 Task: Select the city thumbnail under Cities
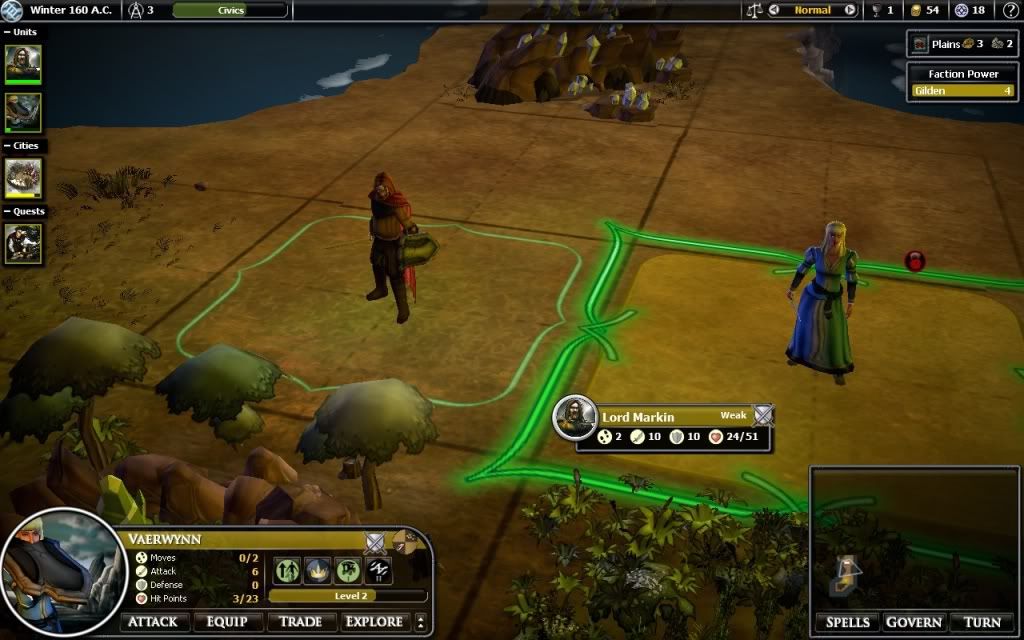click(23, 178)
